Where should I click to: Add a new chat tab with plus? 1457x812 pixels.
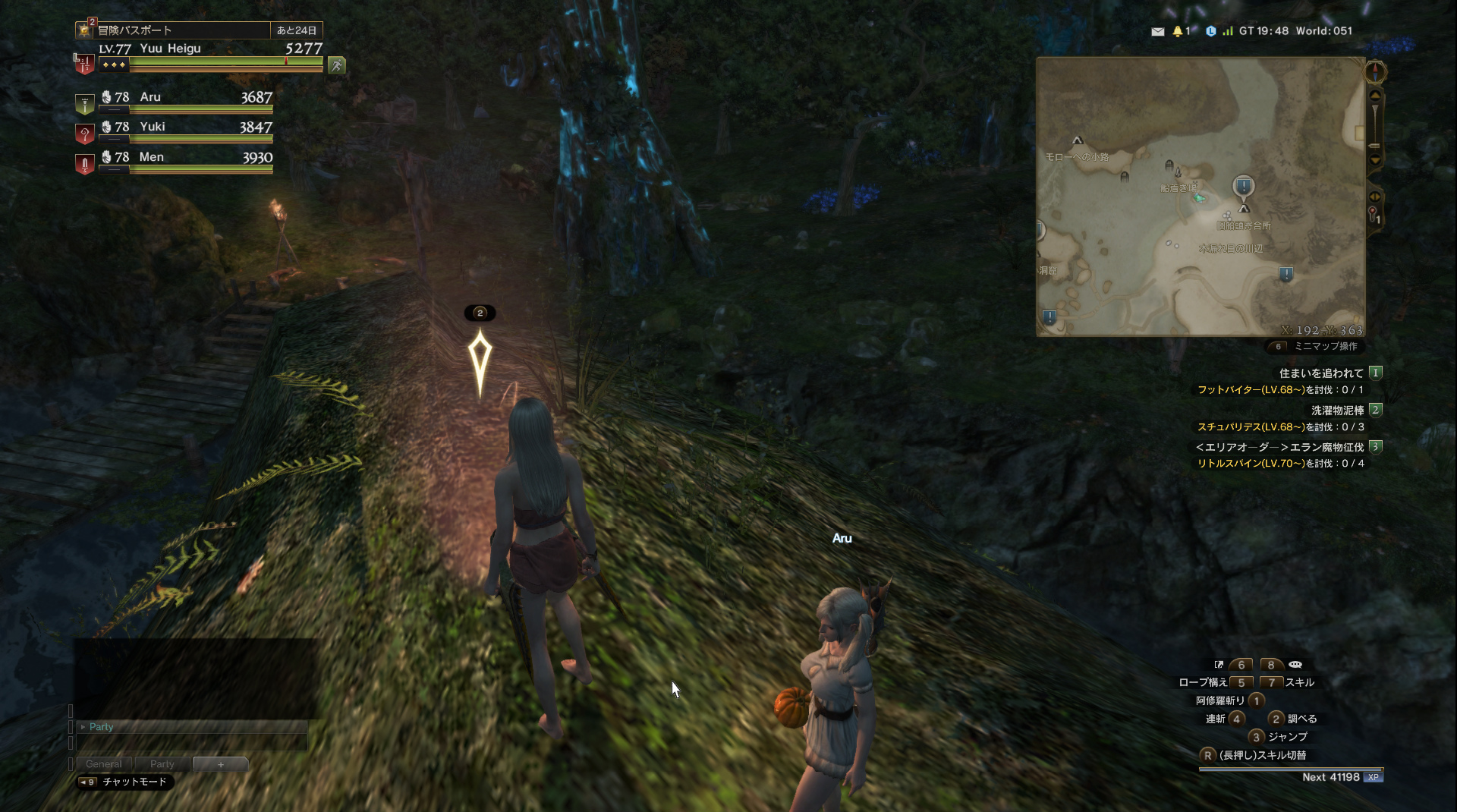click(220, 764)
